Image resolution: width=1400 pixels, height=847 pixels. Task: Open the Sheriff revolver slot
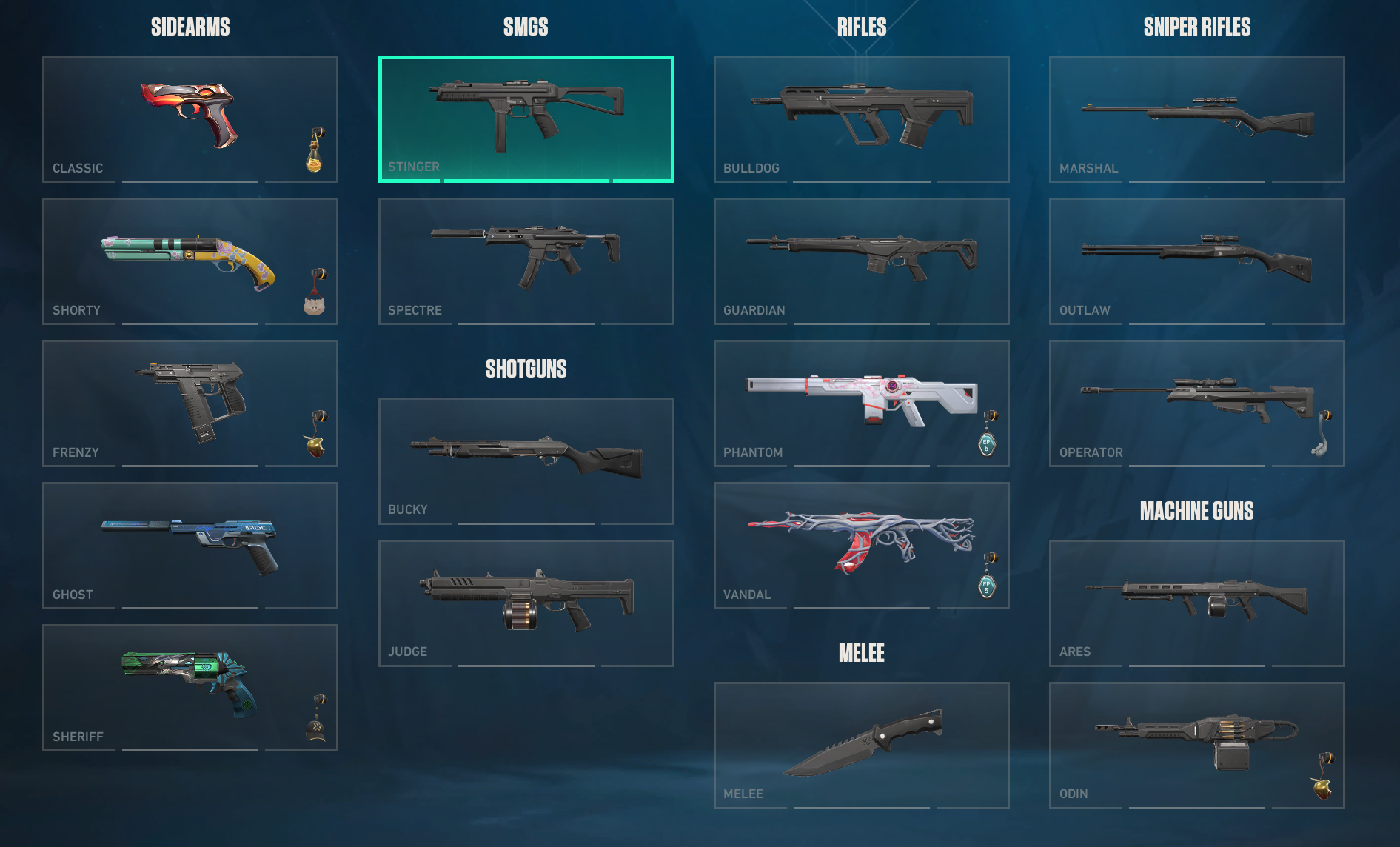[x=190, y=687]
